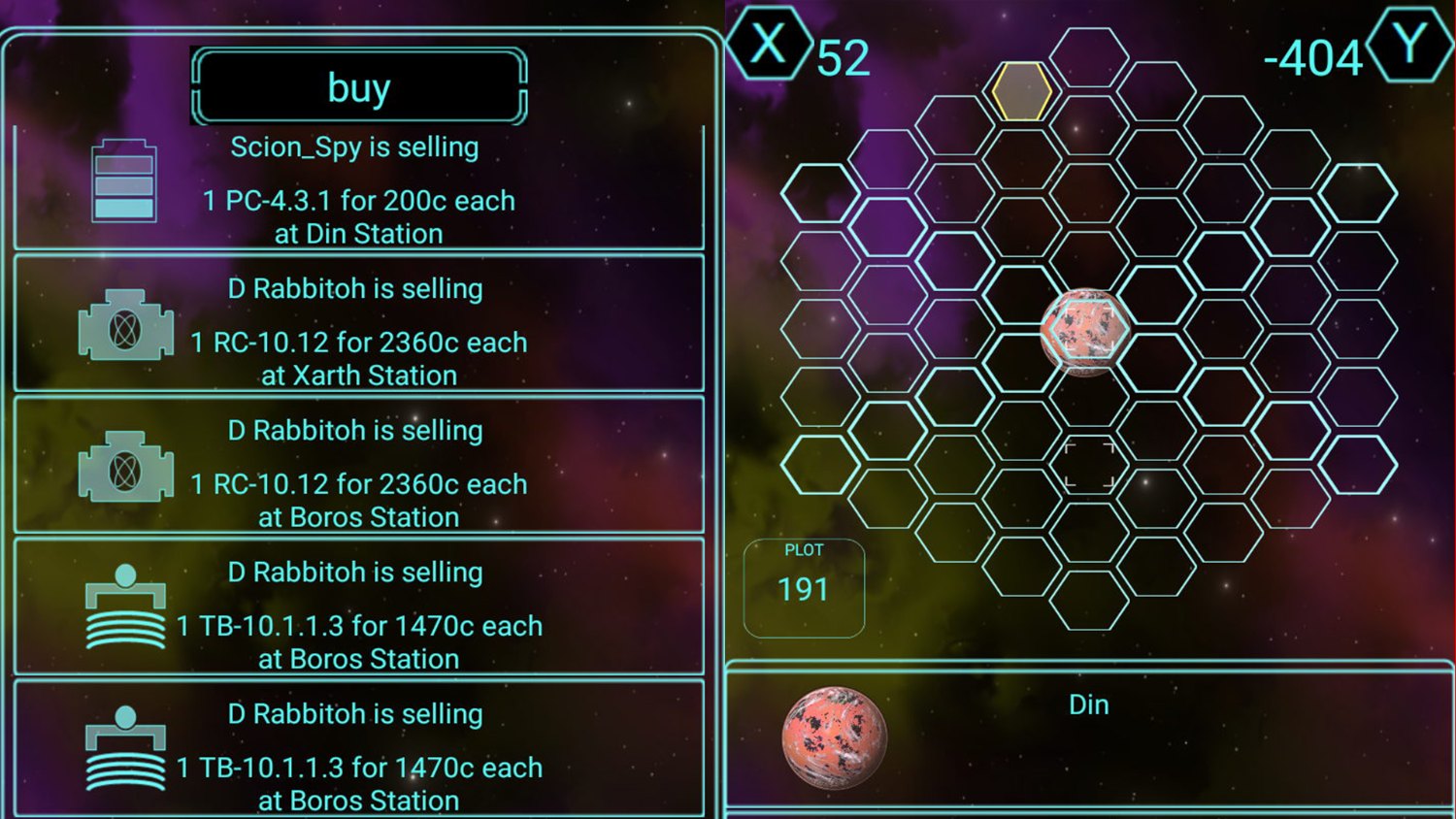Click the Din label in the bottom panel

[x=1088, y=705]
